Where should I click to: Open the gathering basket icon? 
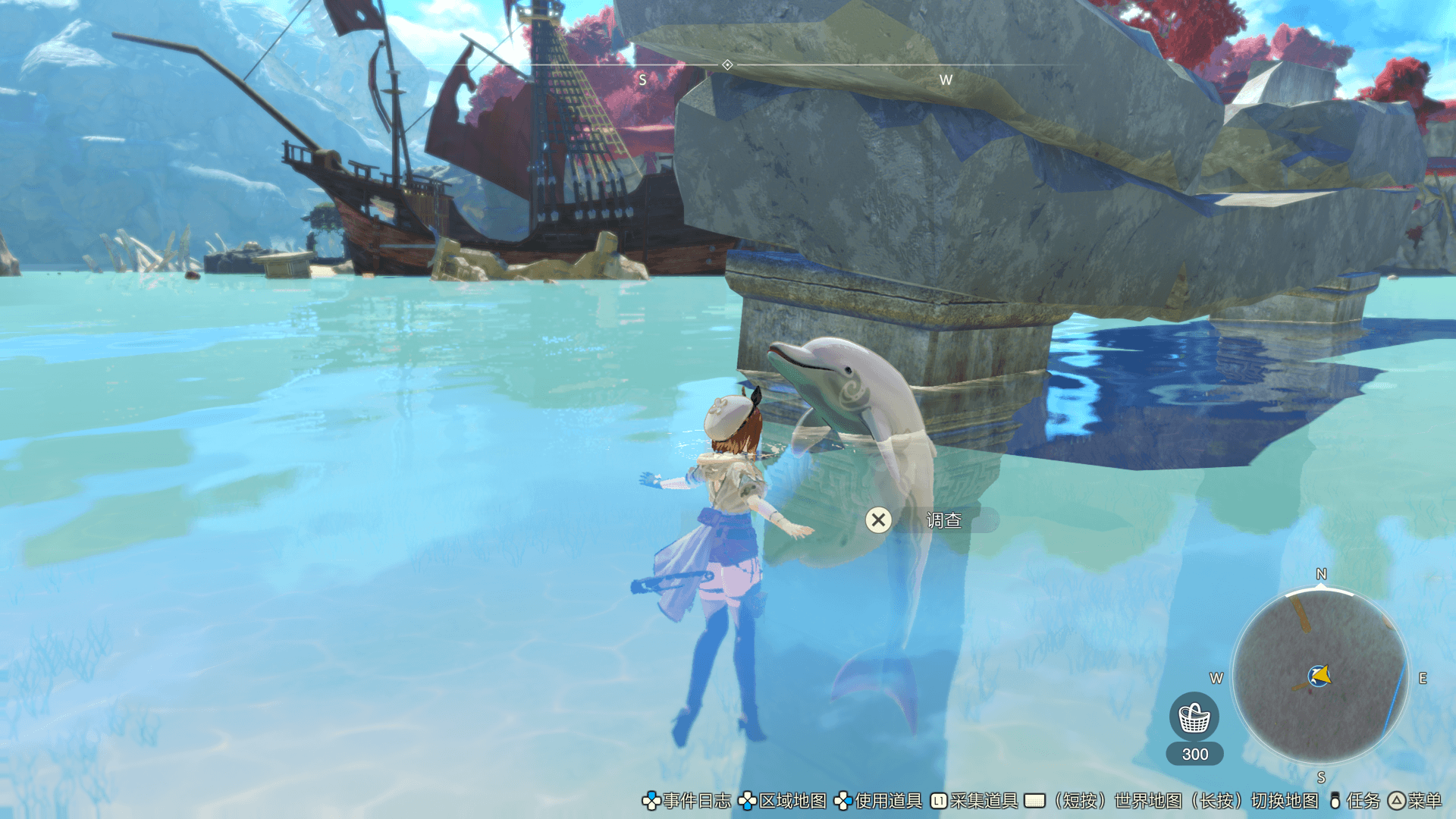click(1194, 717)
